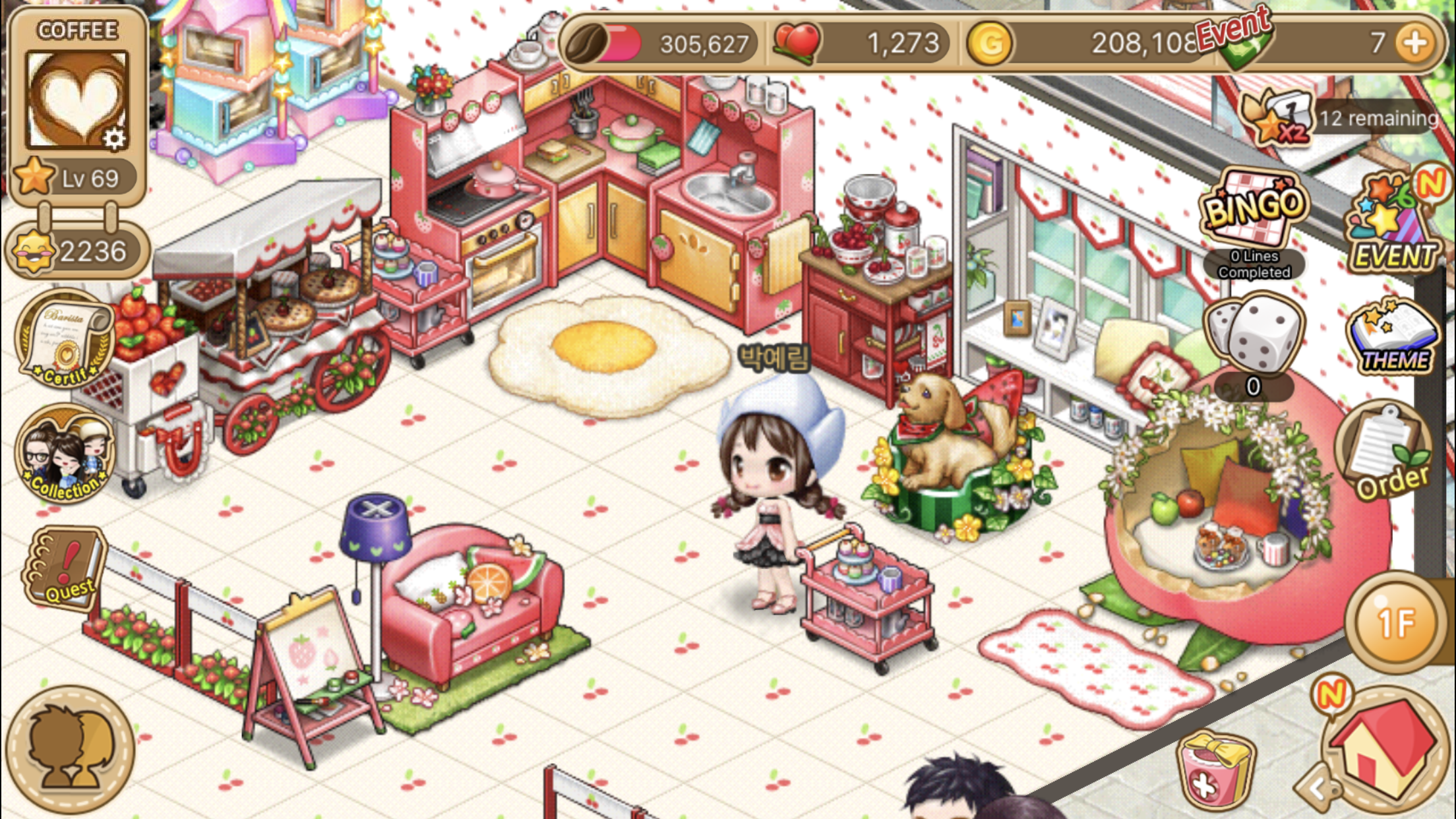Screen dimensions: 1456x819
Task: Tap the smiley sun popularity counter
Action: 76,251
